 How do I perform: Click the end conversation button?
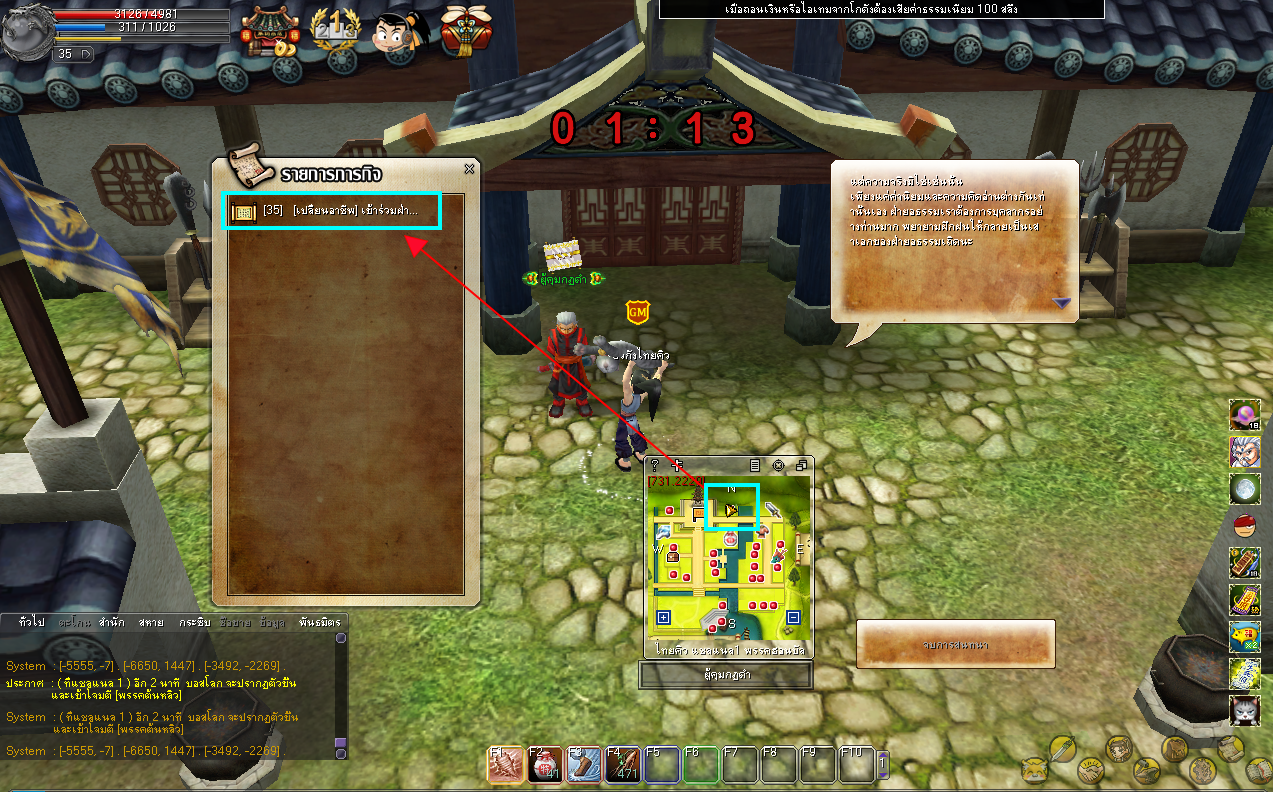[955, 645]
